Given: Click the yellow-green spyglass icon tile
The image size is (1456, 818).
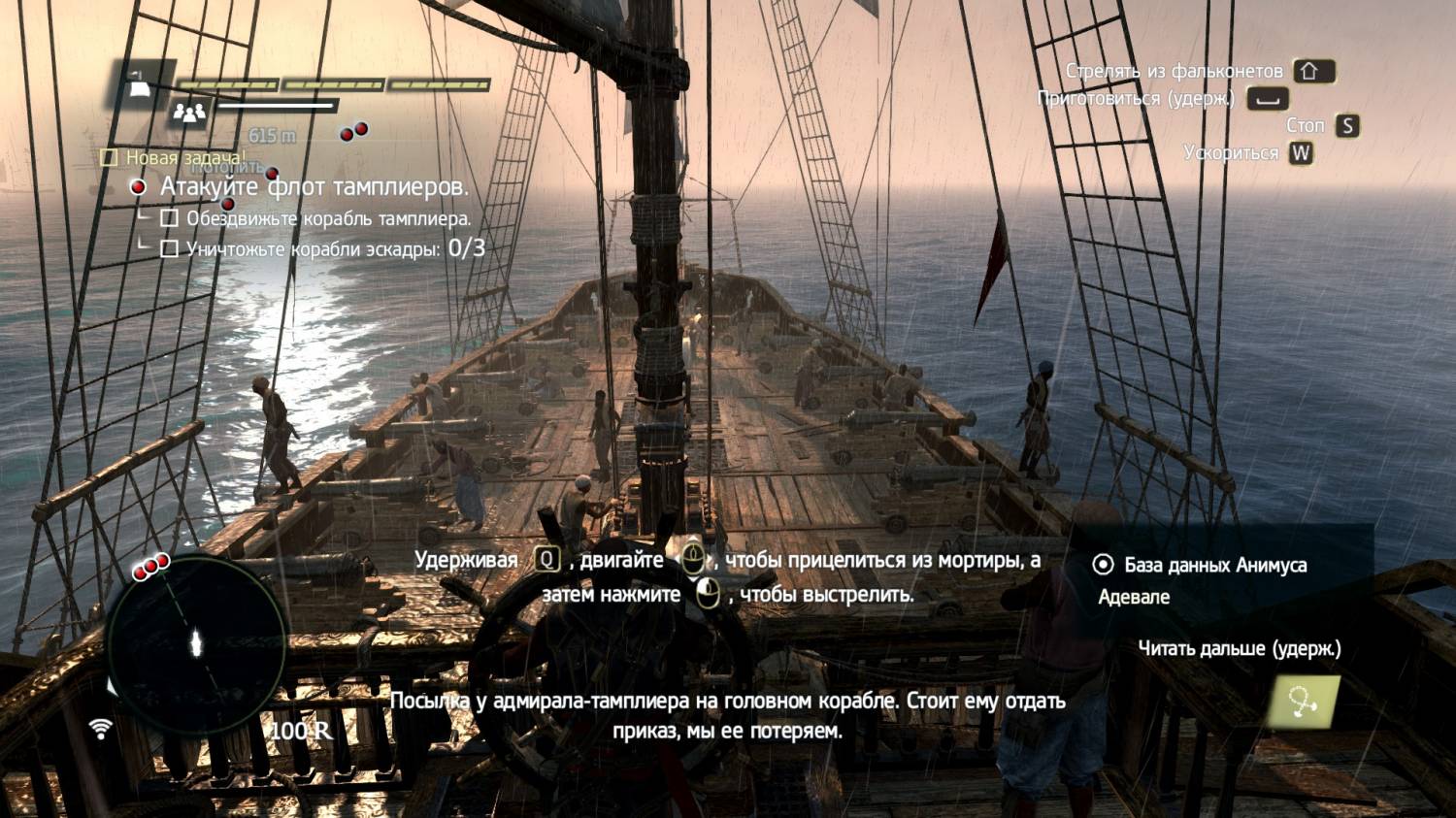Looking at the screenshot, I should coord(1304,701).
